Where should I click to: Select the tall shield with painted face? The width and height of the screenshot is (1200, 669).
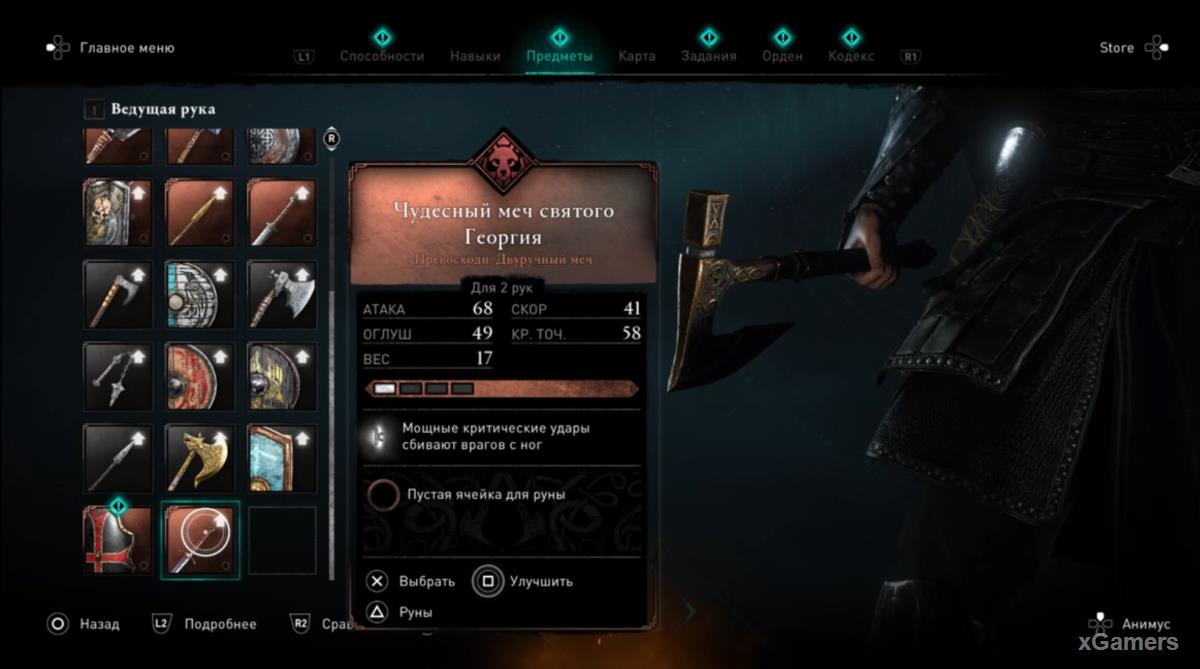coord(118,213)
